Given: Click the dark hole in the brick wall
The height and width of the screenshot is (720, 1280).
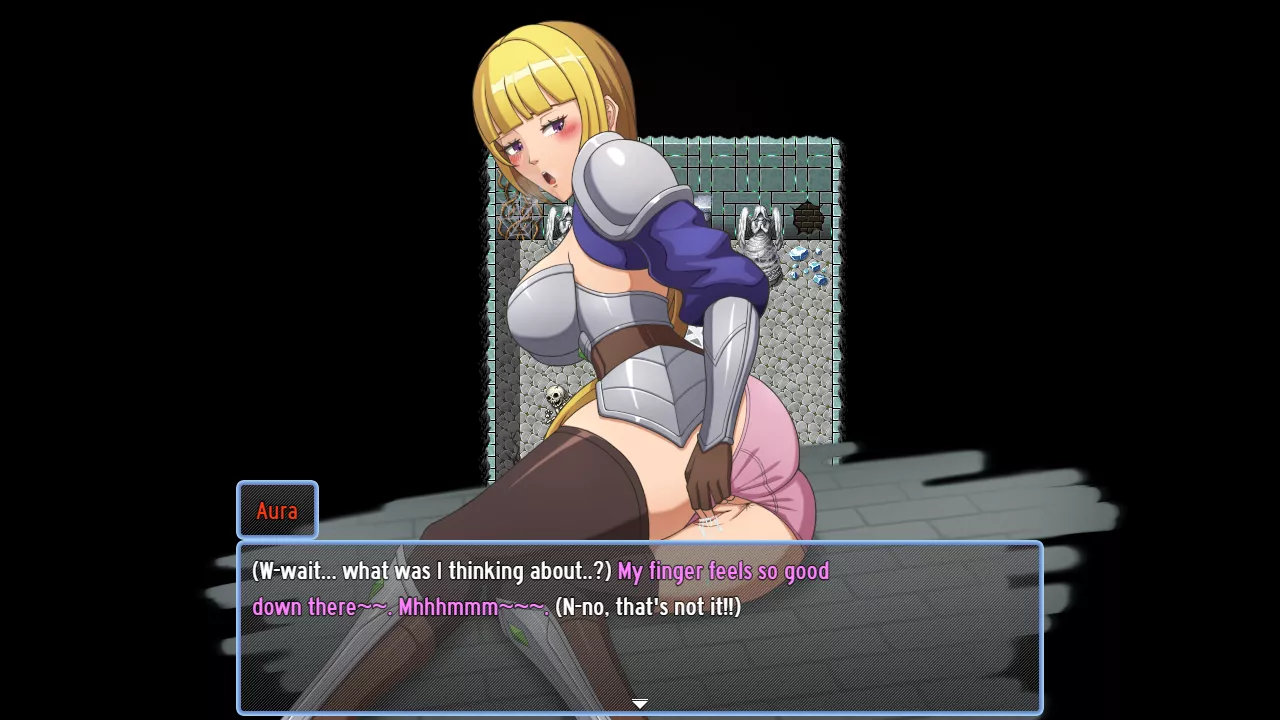Looking at the screenshot, I should [806, 217].
